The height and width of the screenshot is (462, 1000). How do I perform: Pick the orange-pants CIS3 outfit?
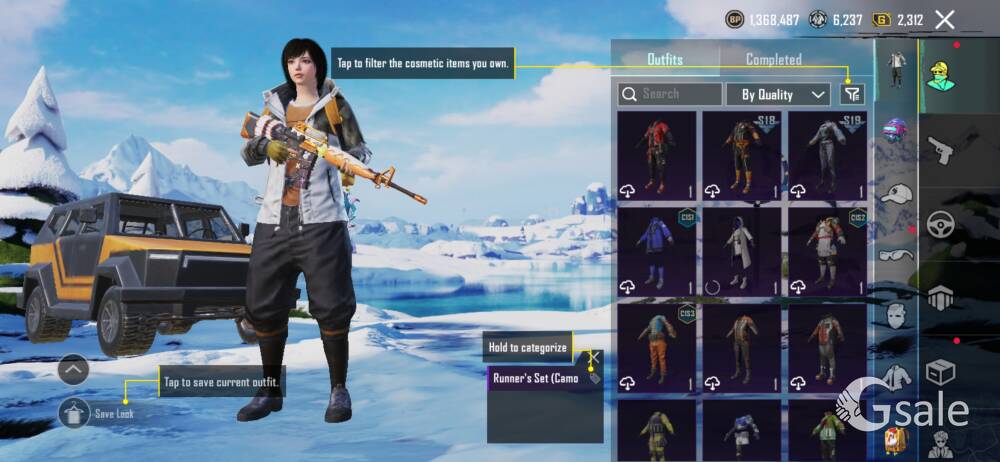(x=656, y=347)
